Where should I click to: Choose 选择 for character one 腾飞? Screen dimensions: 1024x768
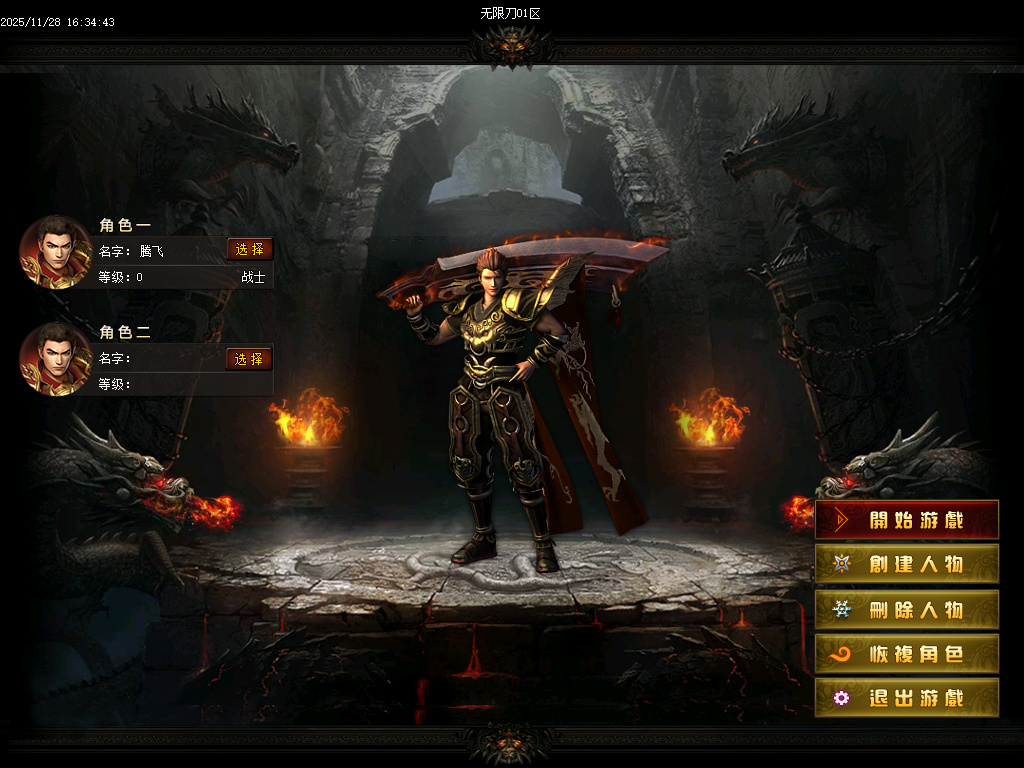[249, 250]
